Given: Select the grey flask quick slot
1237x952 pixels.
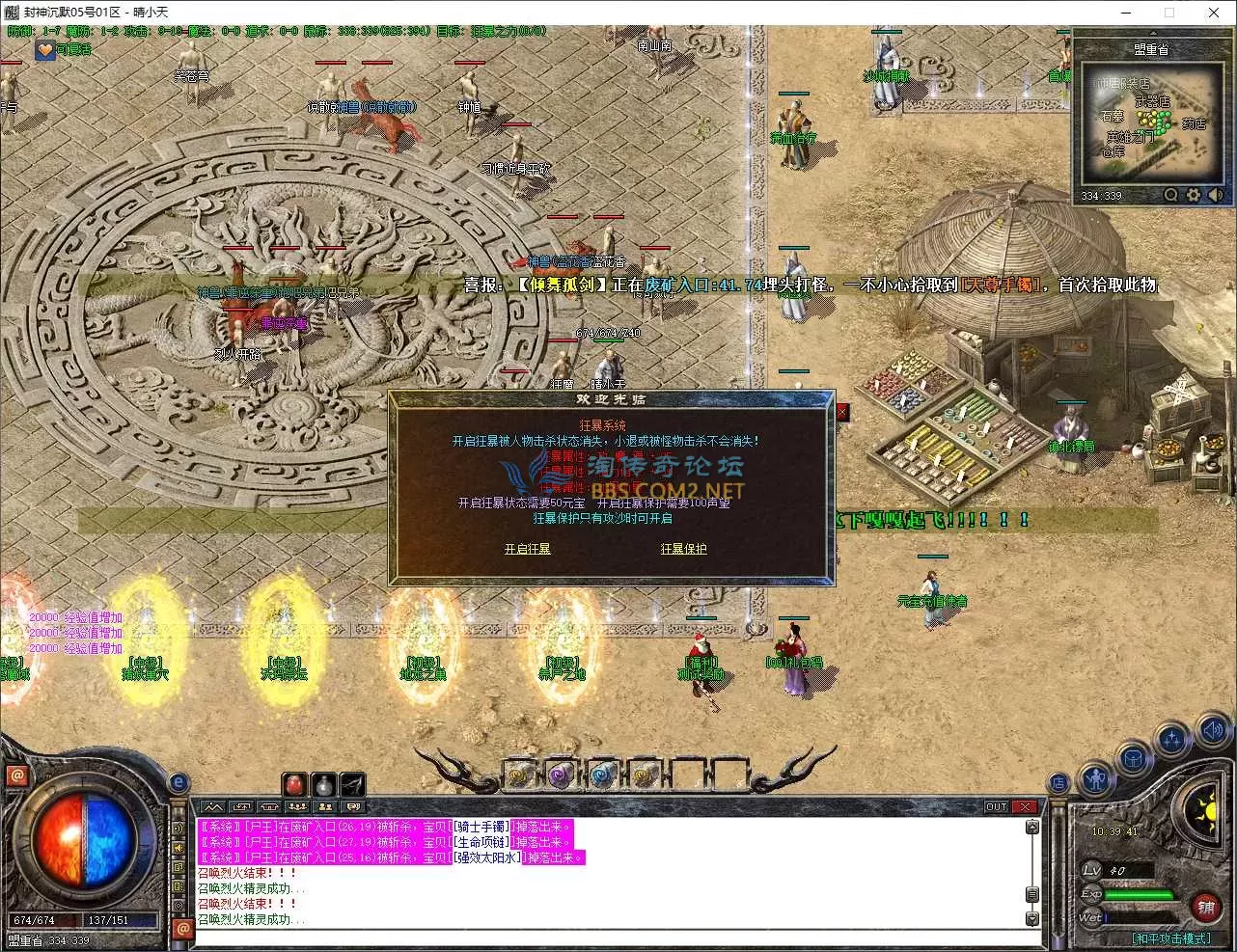Looking at the screenshot, I should tap(324, 783).
